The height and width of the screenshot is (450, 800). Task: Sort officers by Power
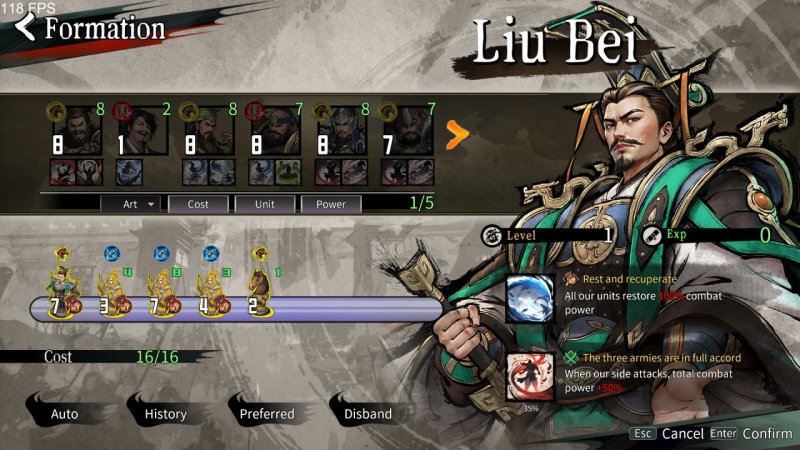point(331,204)
